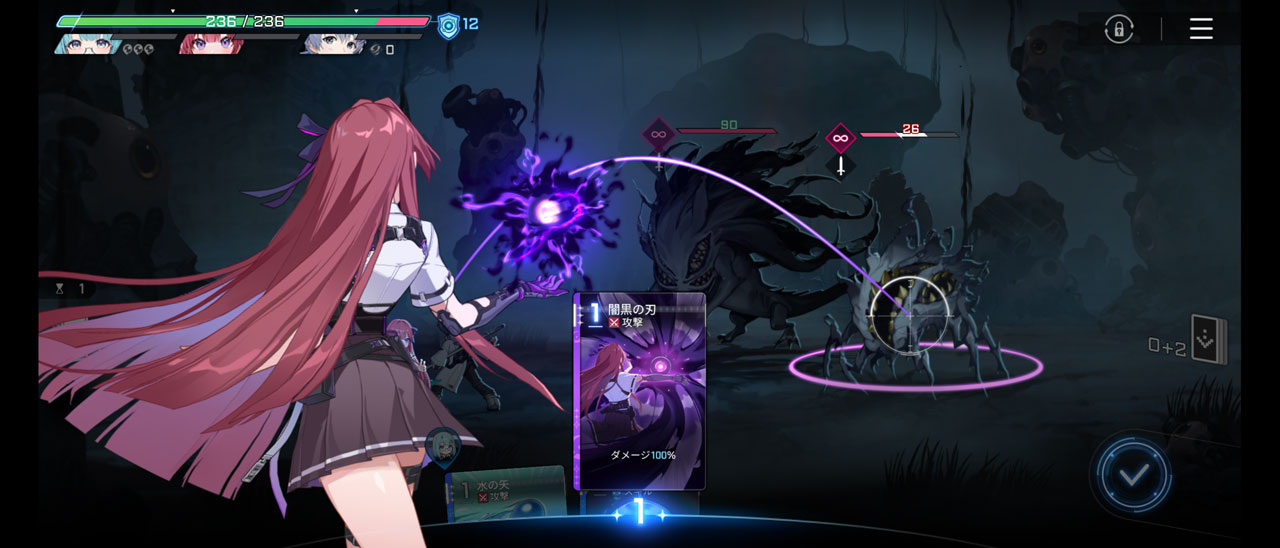
Task: Select the 闇黒の刃 attack card
Action: pos(640,390)
